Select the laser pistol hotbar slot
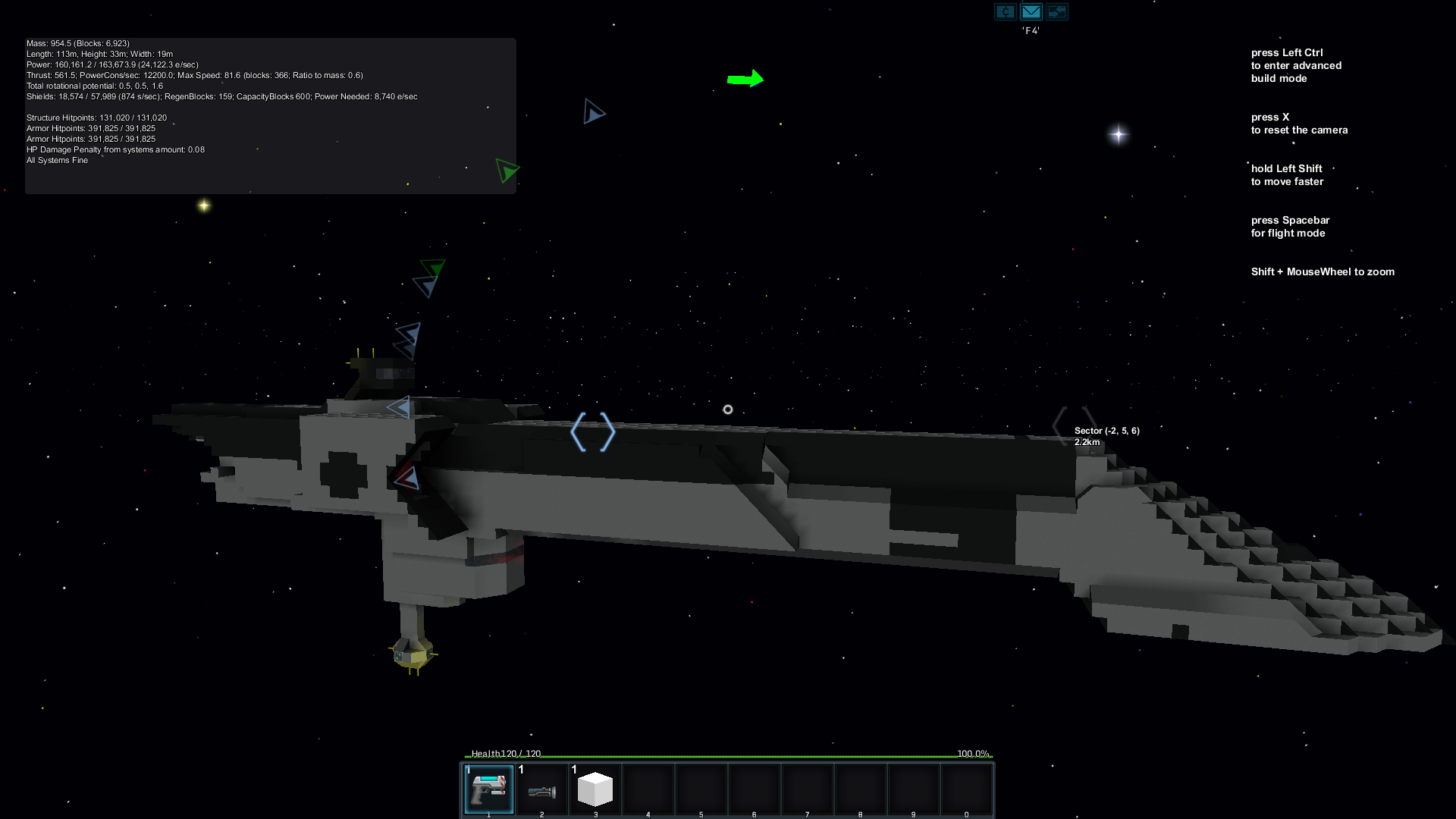Image resolution: width=1456 pixels, height=819 pixels. click(x=488, y=789)
